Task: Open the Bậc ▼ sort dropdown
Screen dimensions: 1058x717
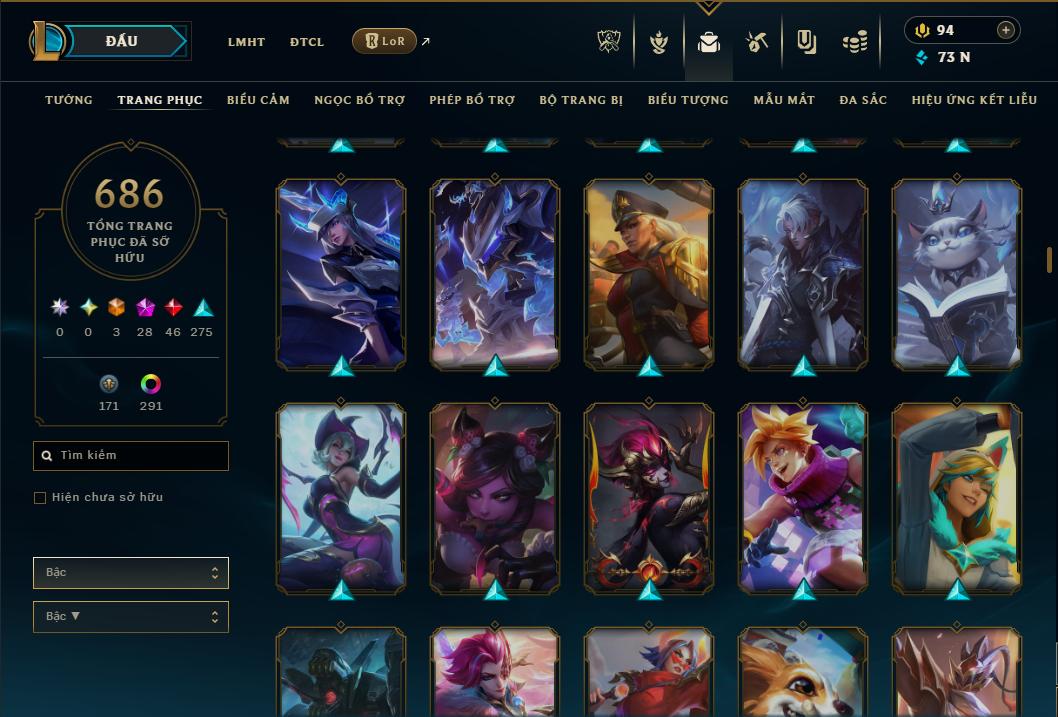Action: (x=131, y=617)
